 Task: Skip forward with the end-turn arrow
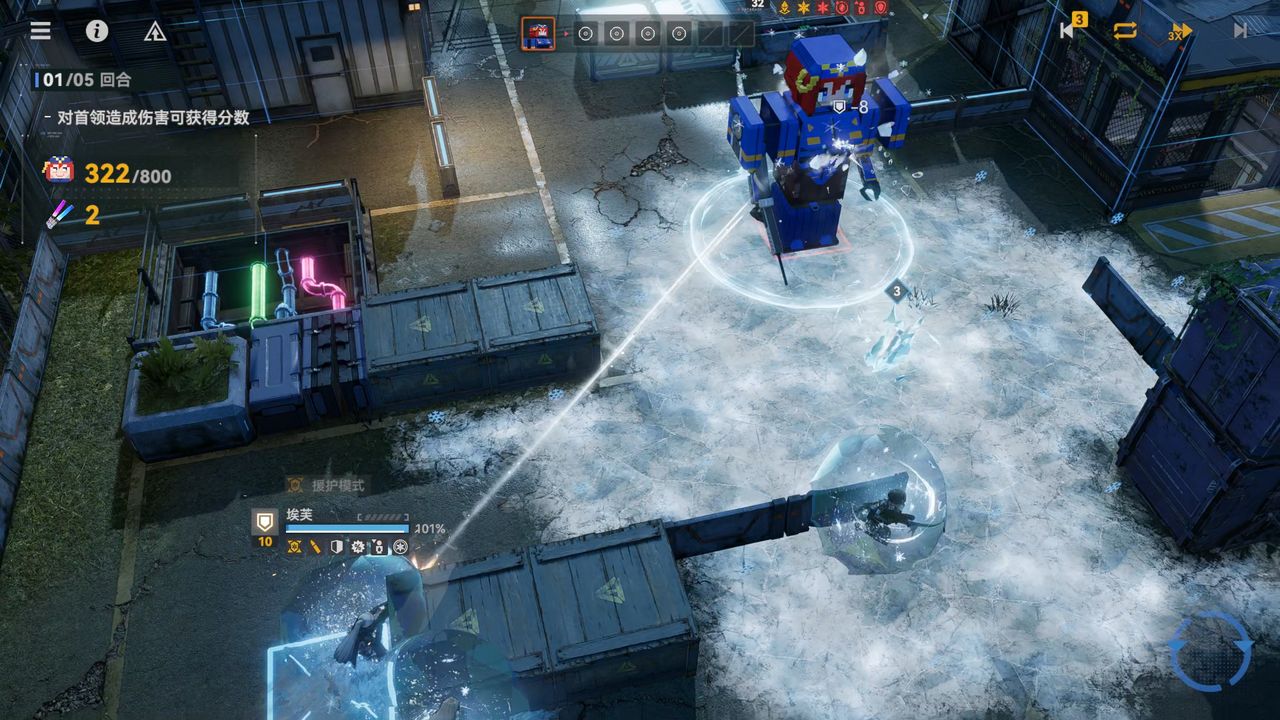[1240, 30]
